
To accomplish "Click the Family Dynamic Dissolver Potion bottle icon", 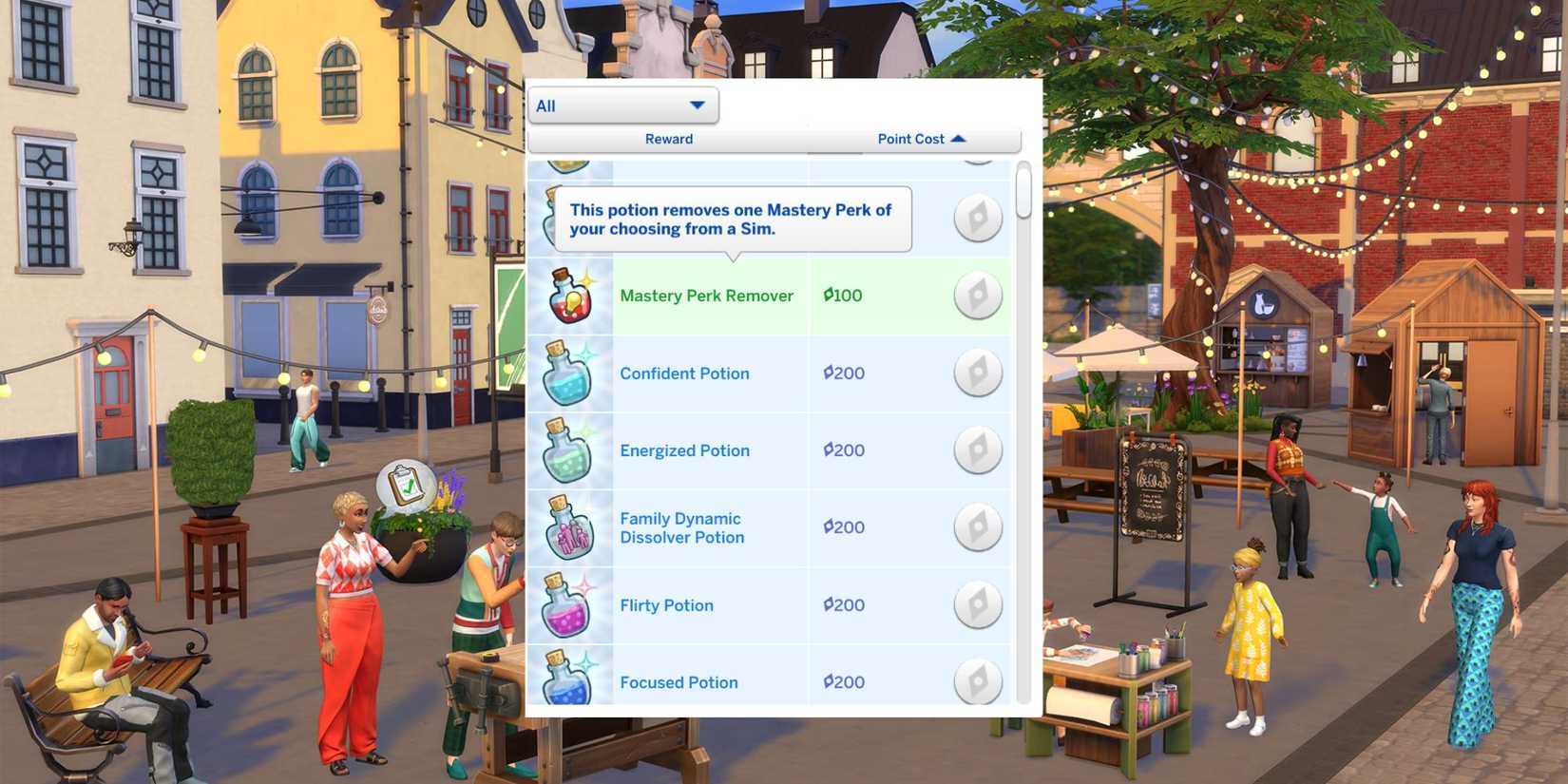I will 568,527.
